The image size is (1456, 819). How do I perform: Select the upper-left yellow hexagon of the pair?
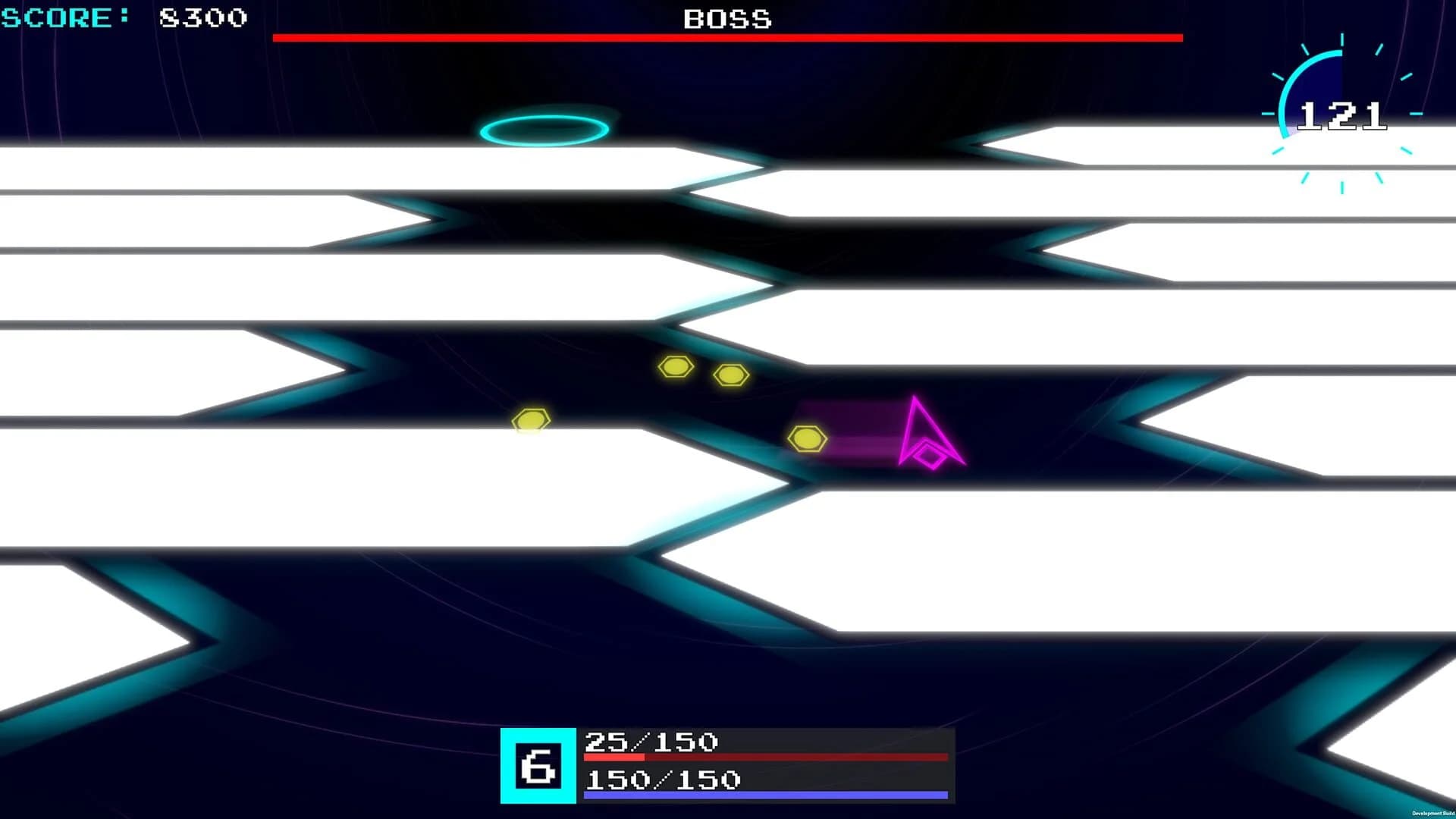[x=677, y=367]
